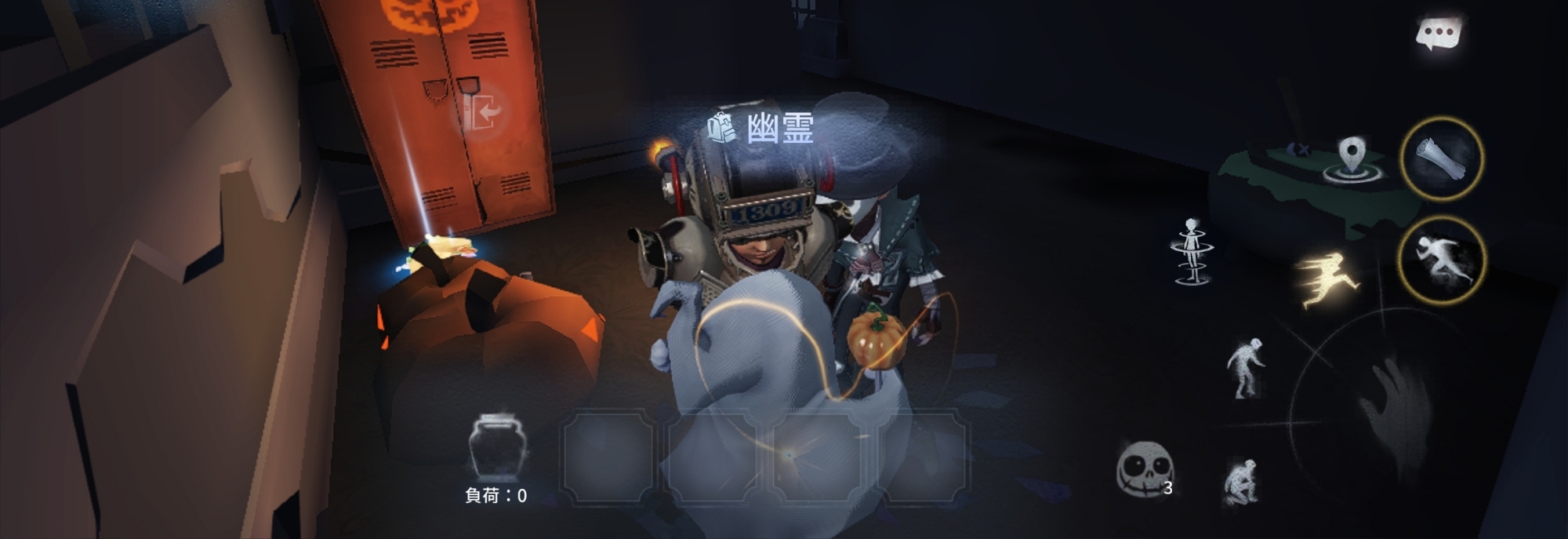Switch to the walking stance icon
The width and height of the screenshot is (1568, 539).
(1245, 366)
